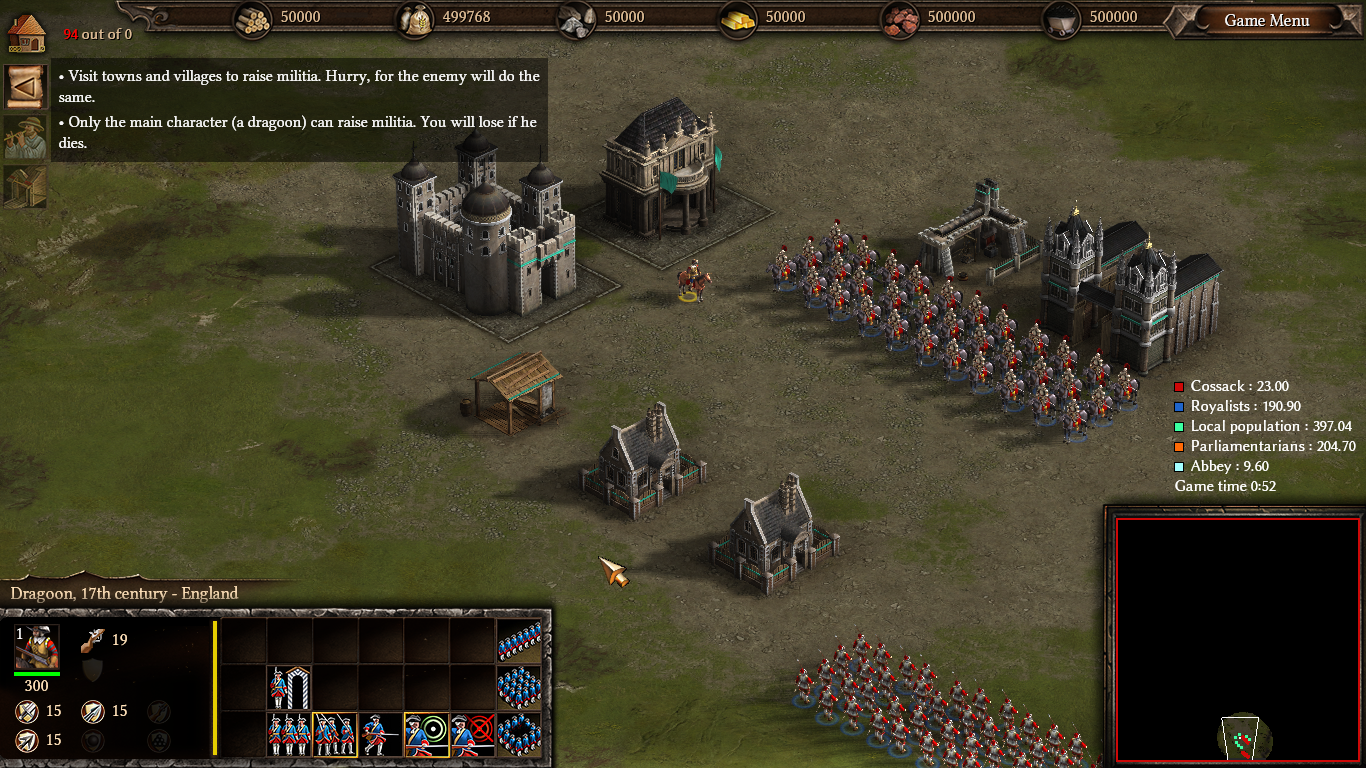Click the mounted dragoon hero unit
Screen dimensions: 1366x768
(x=692, y=283)
